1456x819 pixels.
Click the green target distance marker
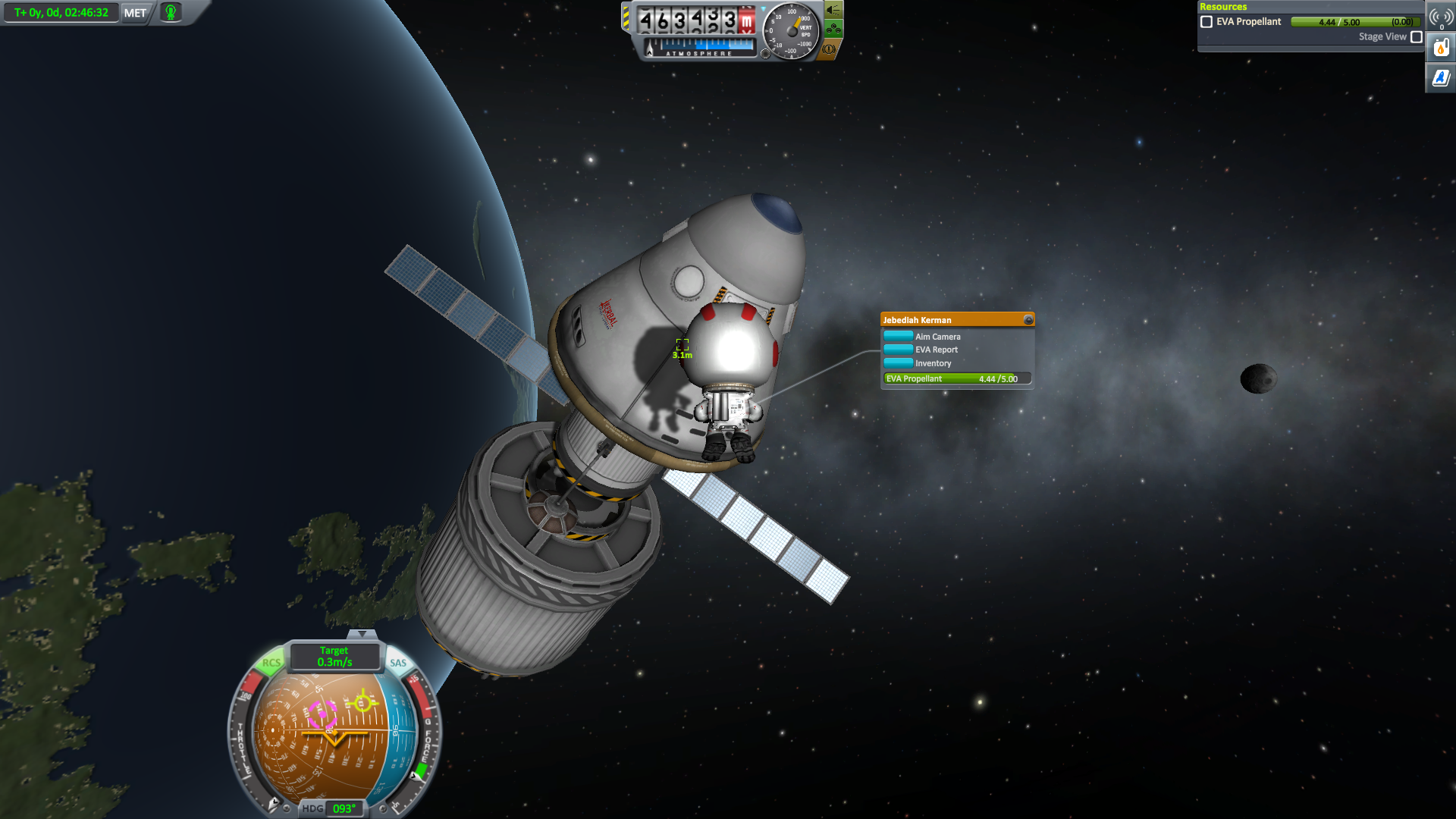click(x=682, y=345)
